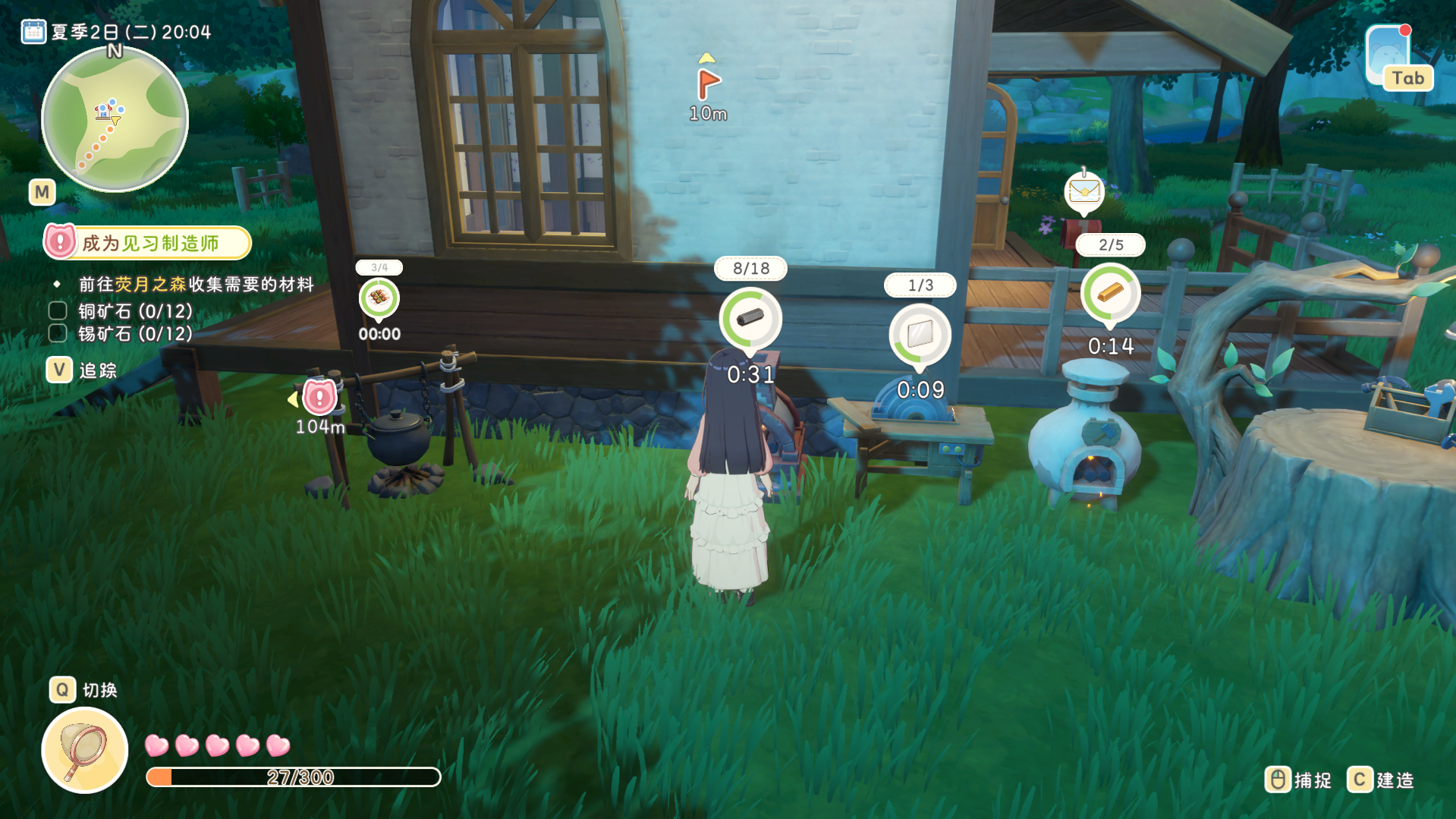
Task: Open the calendar date icon
Action: coord(33,32)
